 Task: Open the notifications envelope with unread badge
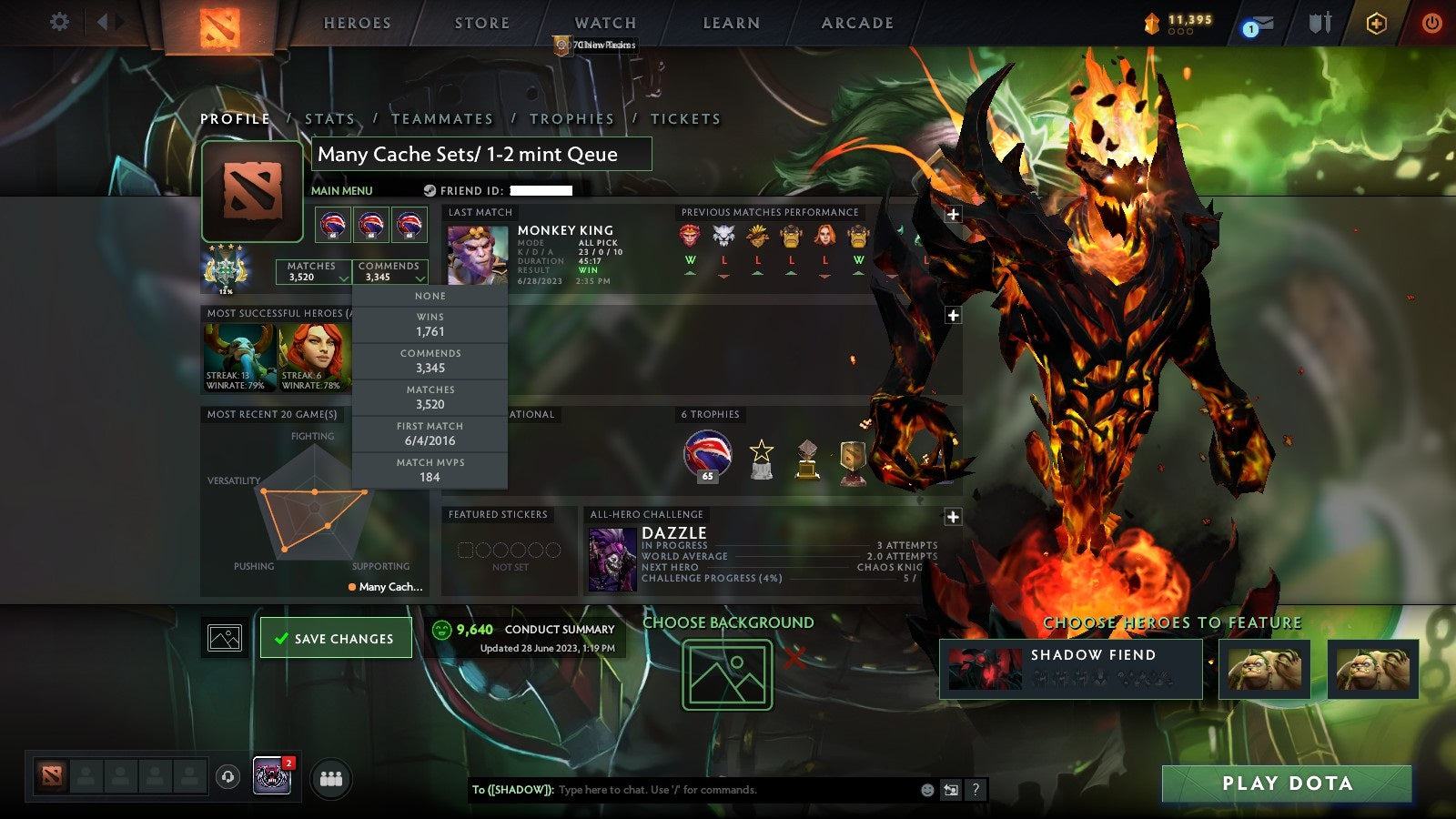click(1259, 20)
